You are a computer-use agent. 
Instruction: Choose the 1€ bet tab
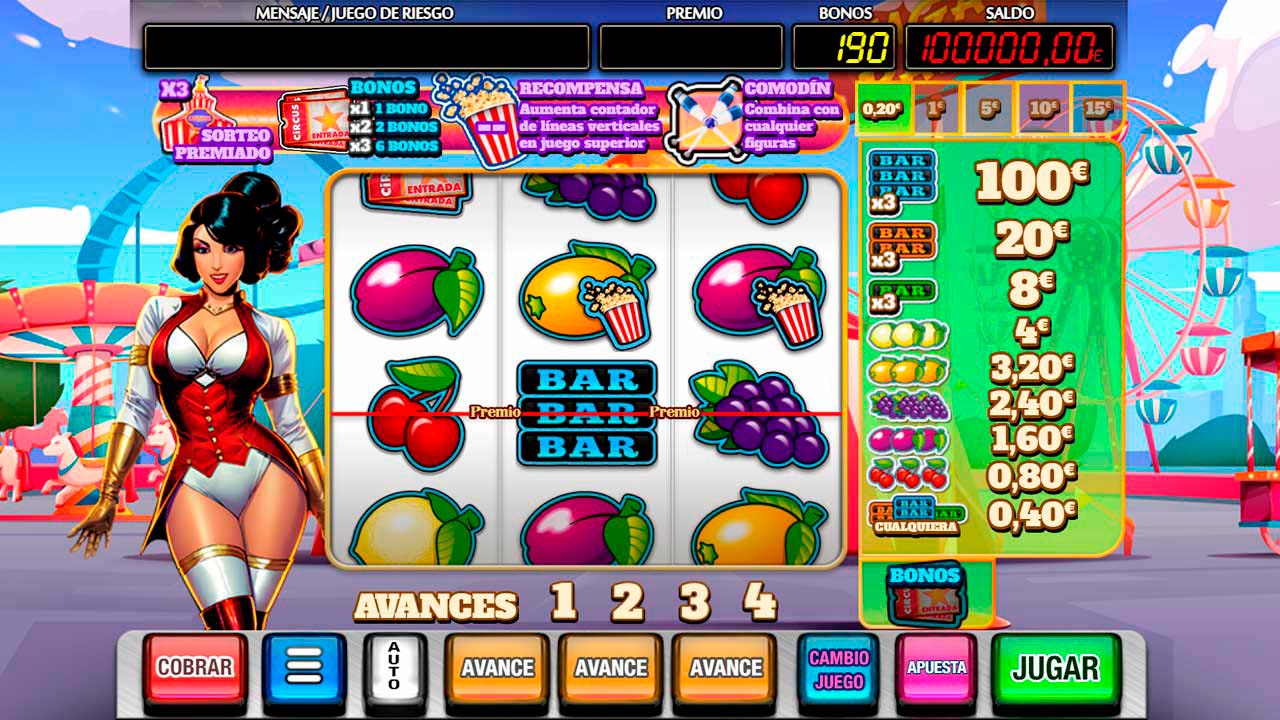click(x=936, y=109)
